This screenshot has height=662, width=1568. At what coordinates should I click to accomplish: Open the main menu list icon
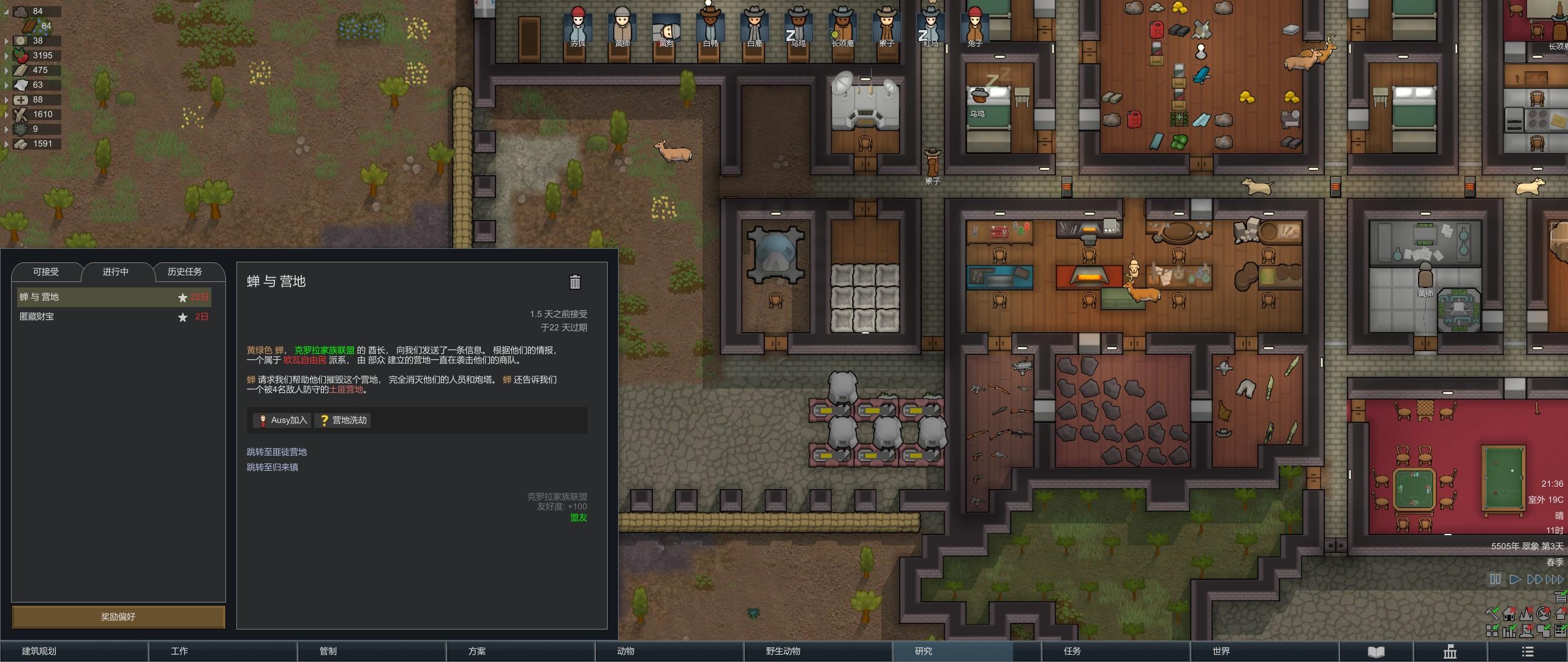tap(1528, 652)
